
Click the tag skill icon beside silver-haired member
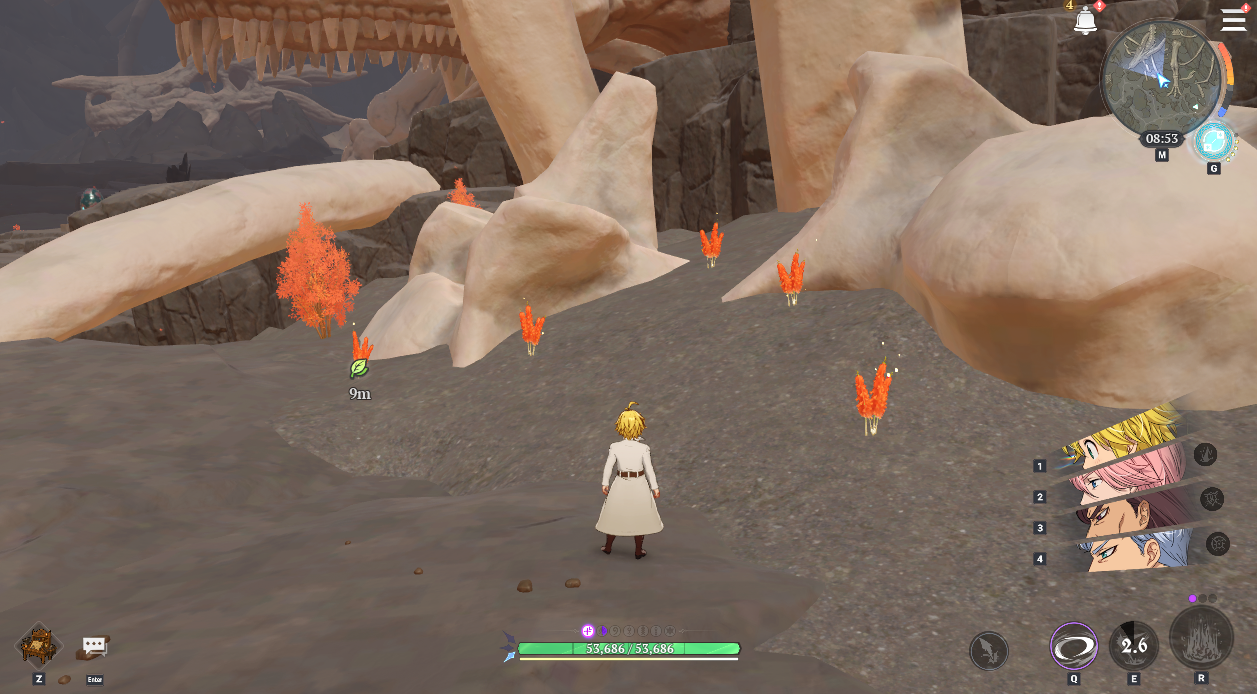click(1218, 543)
